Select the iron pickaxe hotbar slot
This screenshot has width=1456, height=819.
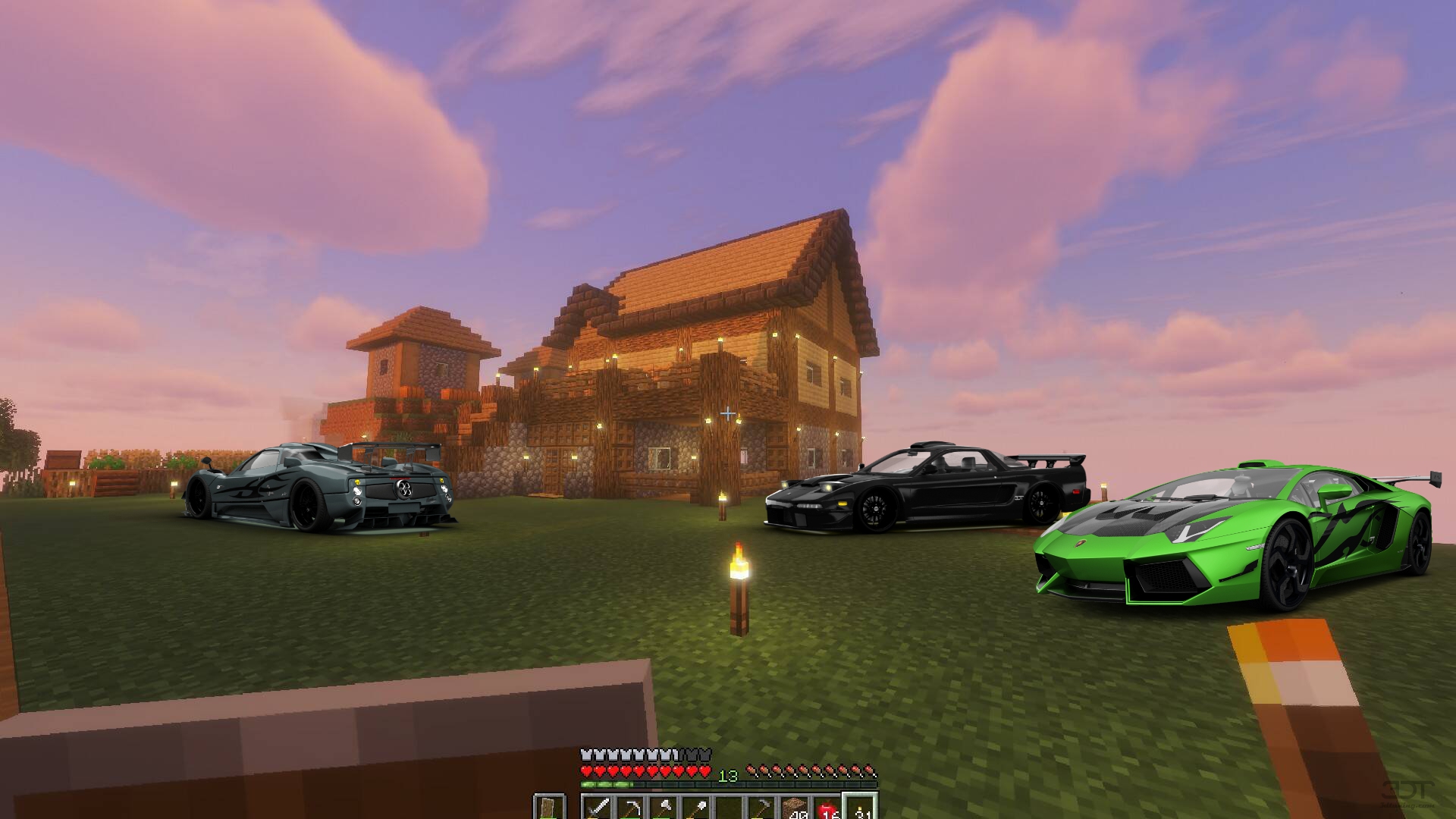pos(630,808)
